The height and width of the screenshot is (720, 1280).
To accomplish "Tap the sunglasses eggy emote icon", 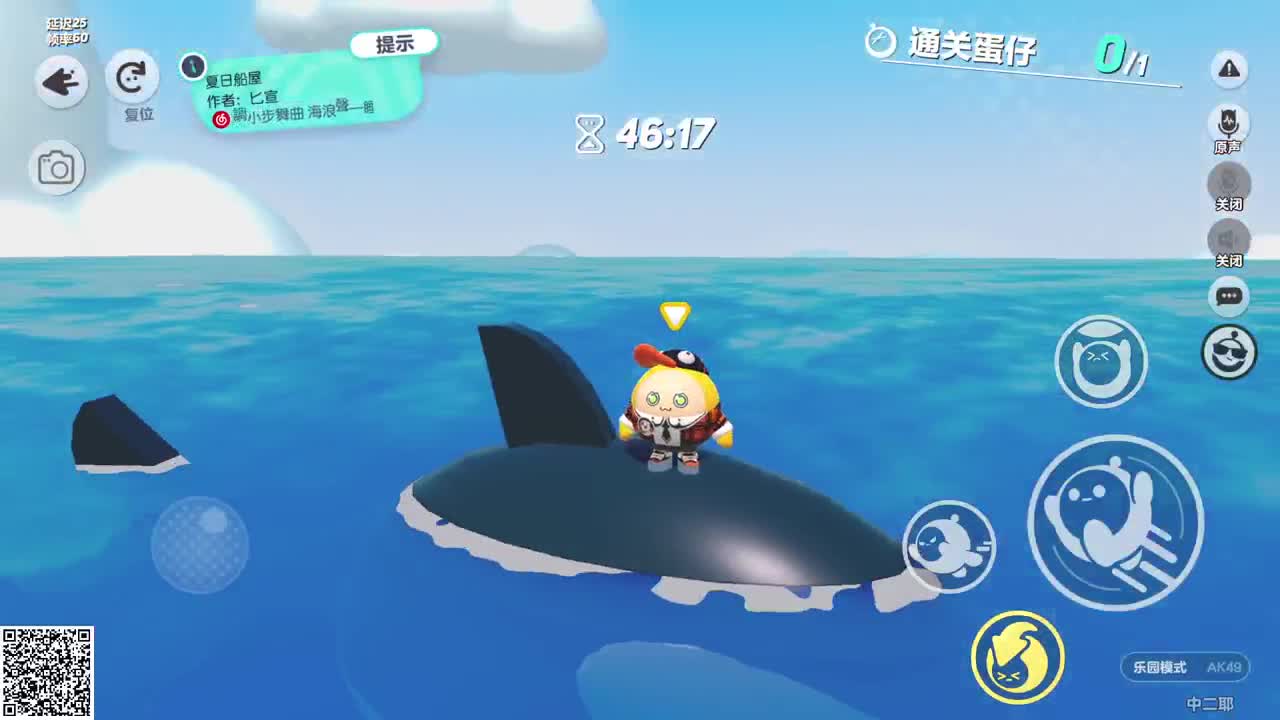I will (1228, 354).
